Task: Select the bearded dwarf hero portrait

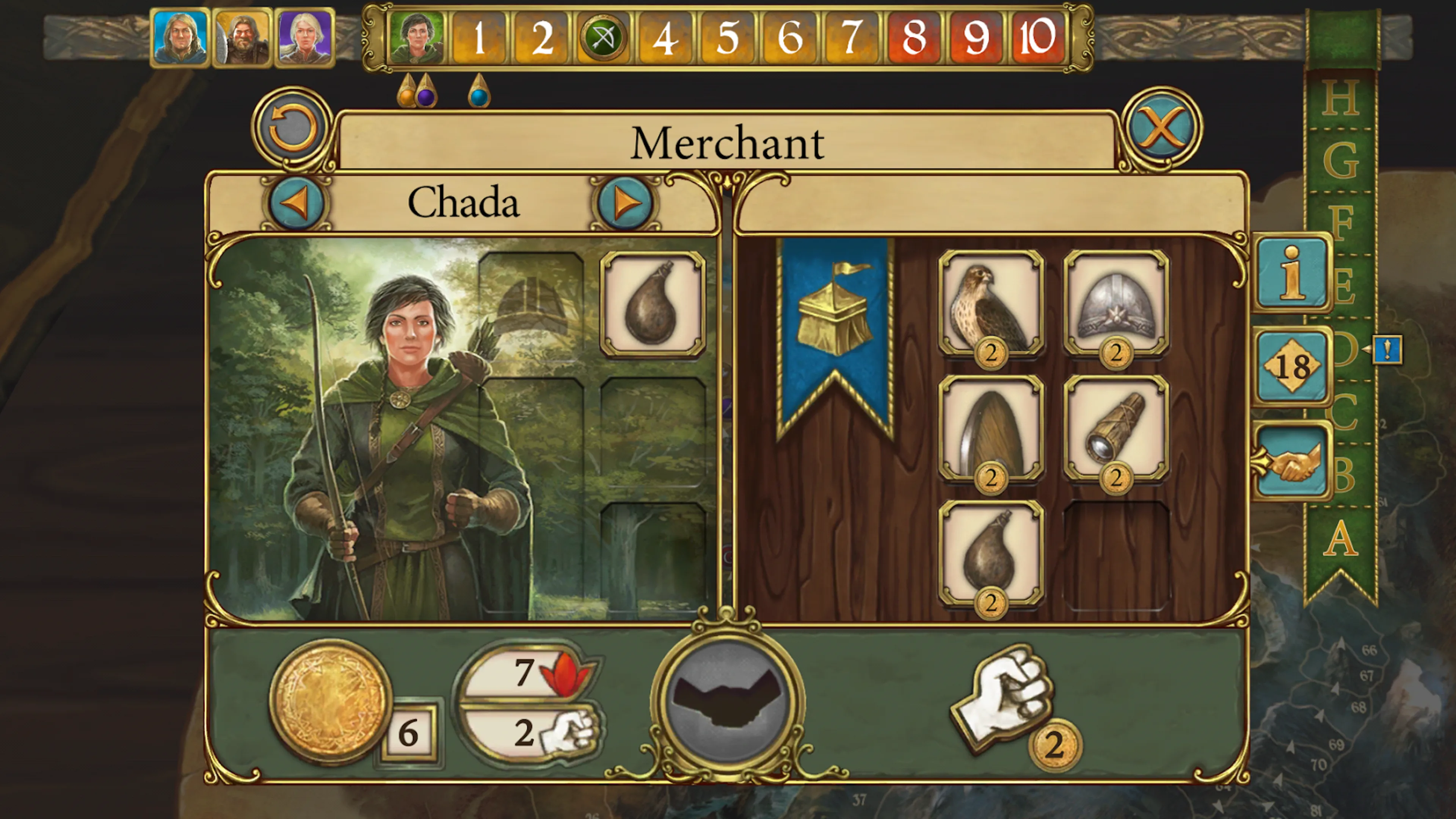Action: point(243,38)
